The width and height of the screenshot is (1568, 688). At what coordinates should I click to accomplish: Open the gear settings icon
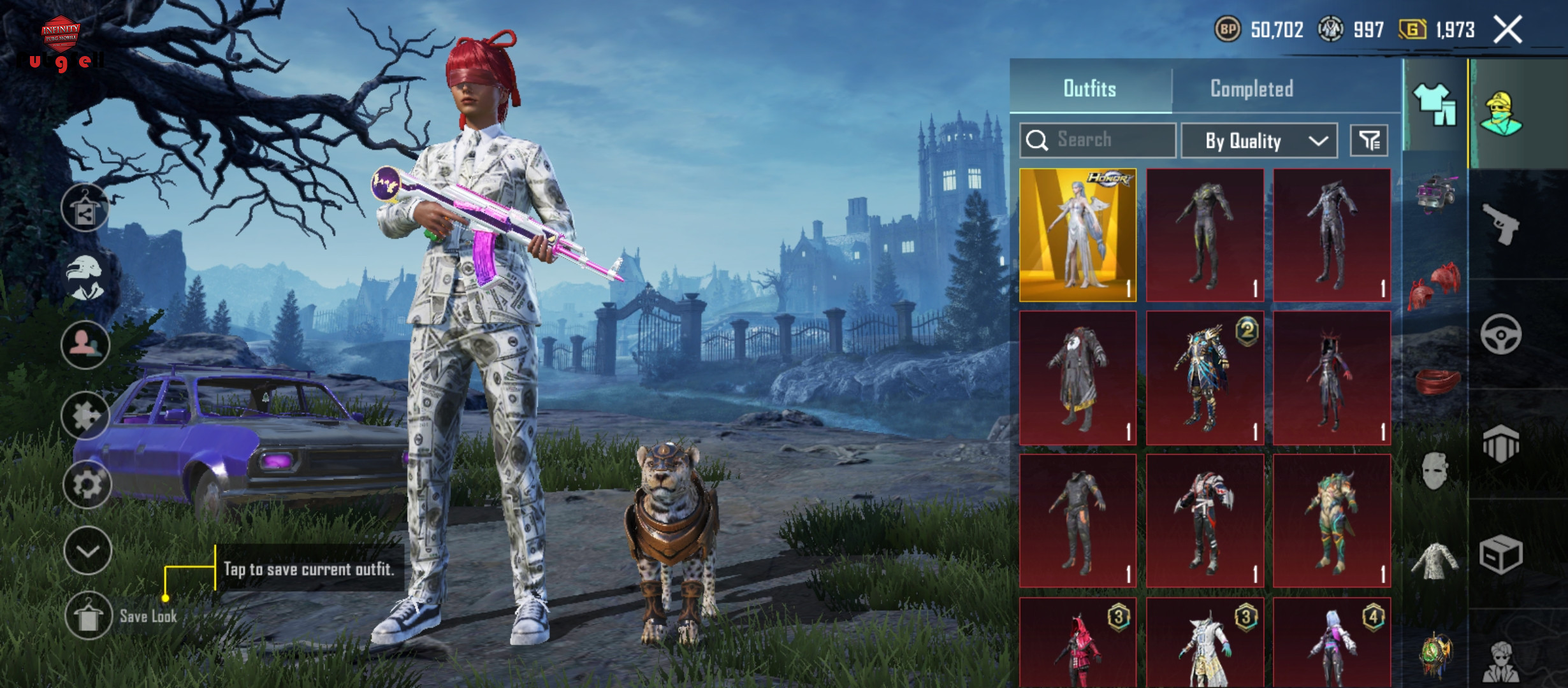[x=87, y=485]
